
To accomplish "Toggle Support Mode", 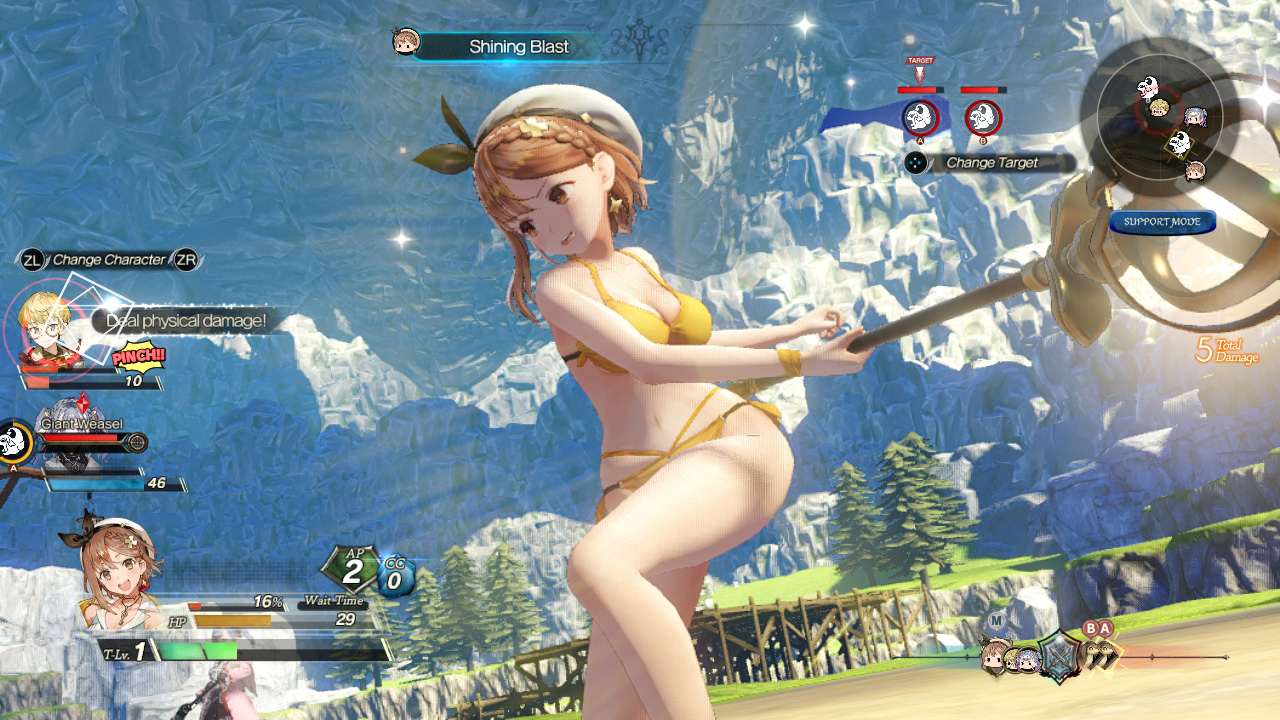I will [x=1163, y=222].
